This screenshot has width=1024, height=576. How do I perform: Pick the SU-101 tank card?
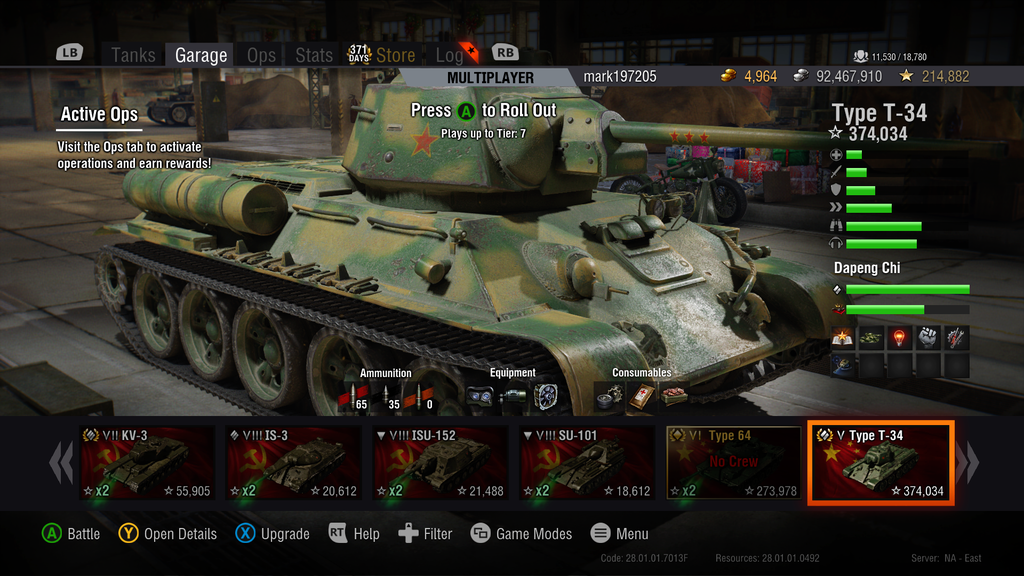point(588,463)
